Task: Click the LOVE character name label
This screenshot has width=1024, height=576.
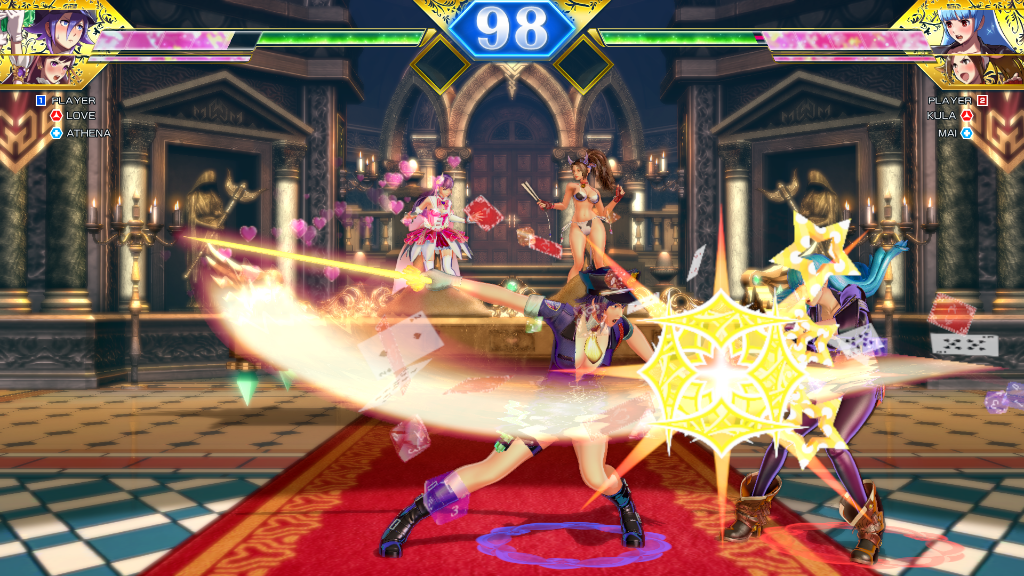Action: click(x=81, y=116)
